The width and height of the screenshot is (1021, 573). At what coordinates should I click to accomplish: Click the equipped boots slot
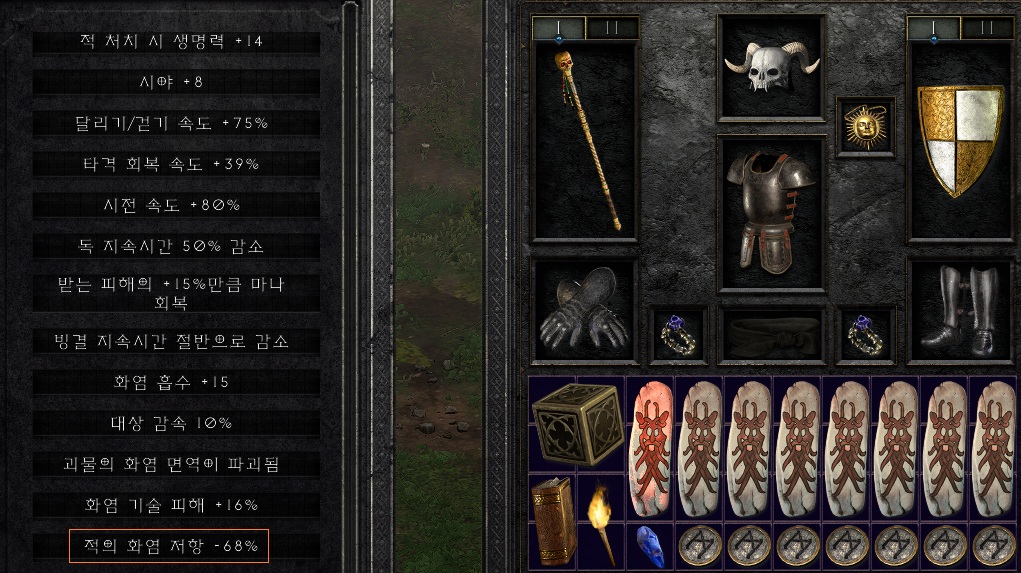coord(960,310)
